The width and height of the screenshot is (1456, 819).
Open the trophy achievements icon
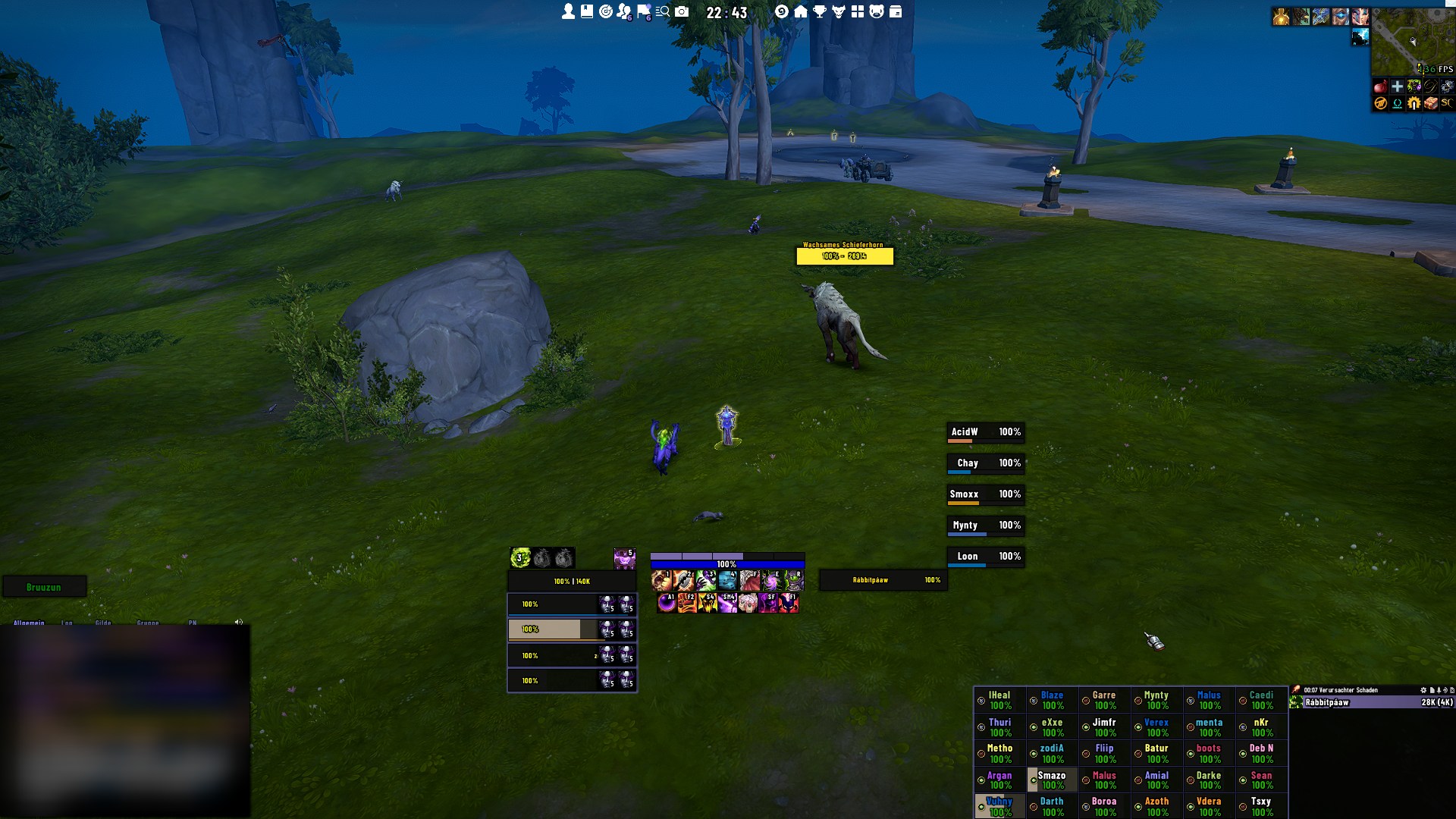[820, 11]
